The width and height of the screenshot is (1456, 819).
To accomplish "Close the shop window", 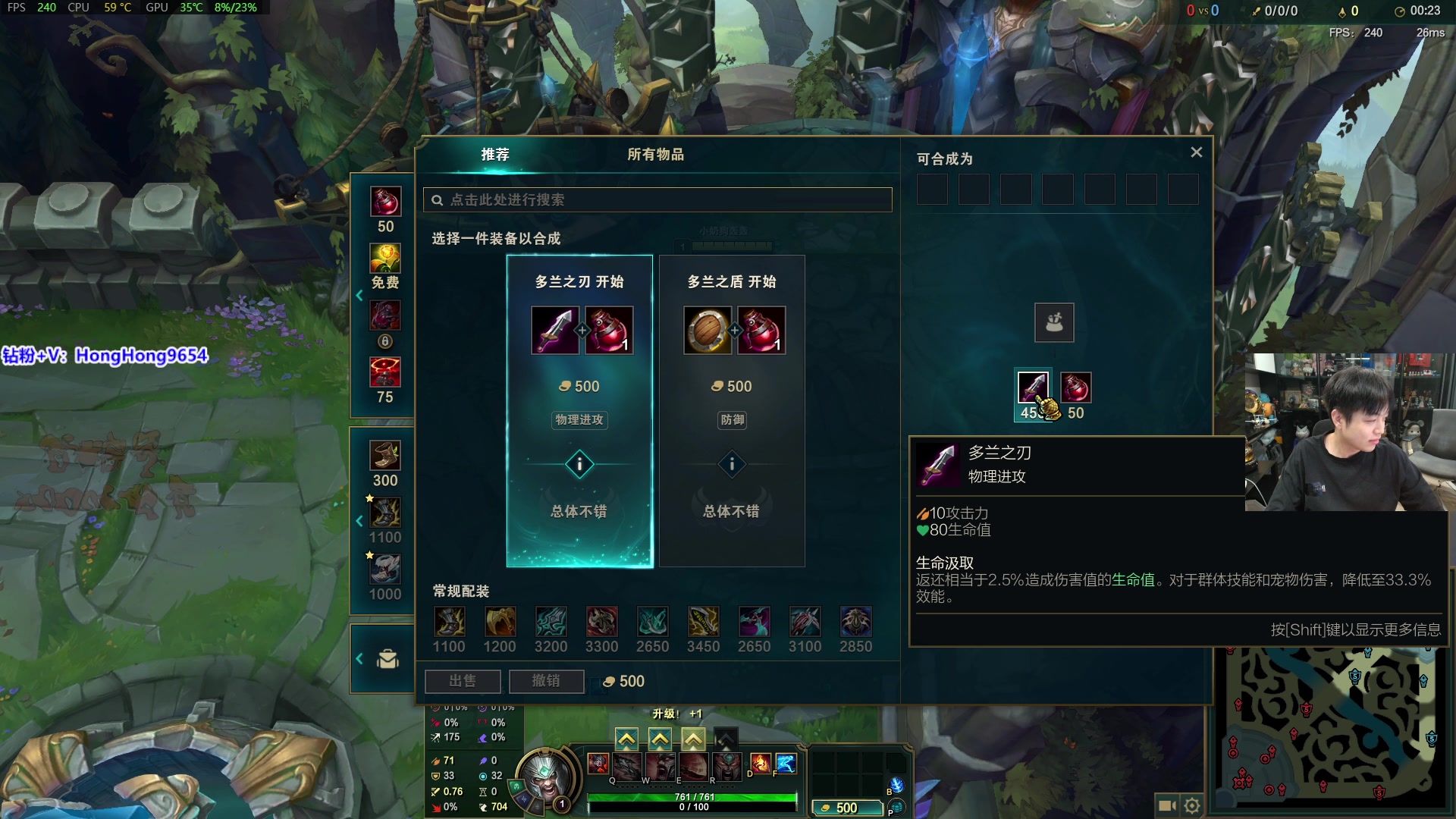I will tap(1197, 152).
